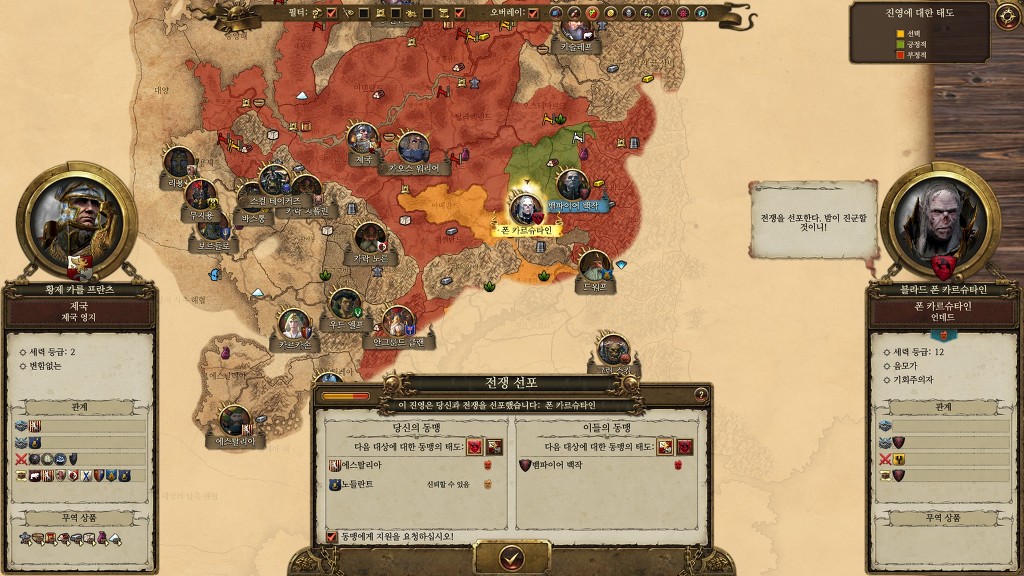Screen dimensions: 1024x576
Task: Select the Kislev faction marker on map
Action: tap(575, 29)
